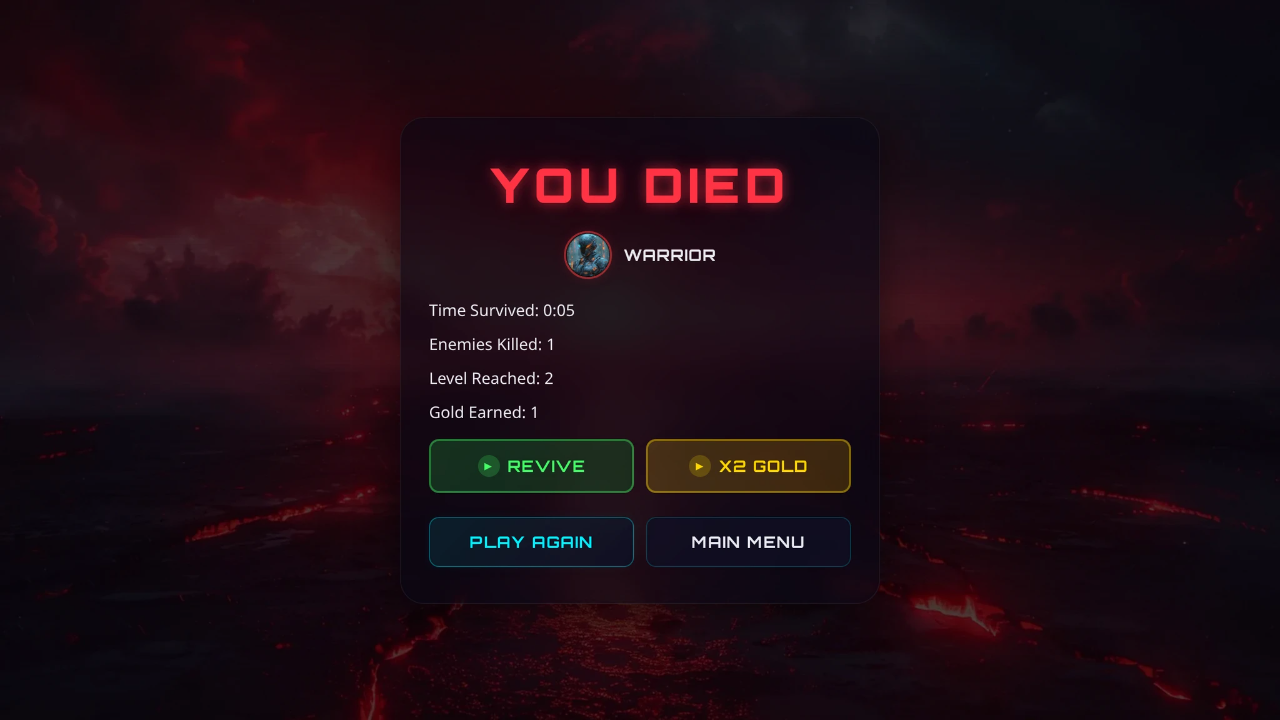Viewport: 1280px width, 720px height.
Task: Tap the triangle play symbol on the X2 GOLD button
Action: pyautogui.click(x=698, y=466)
